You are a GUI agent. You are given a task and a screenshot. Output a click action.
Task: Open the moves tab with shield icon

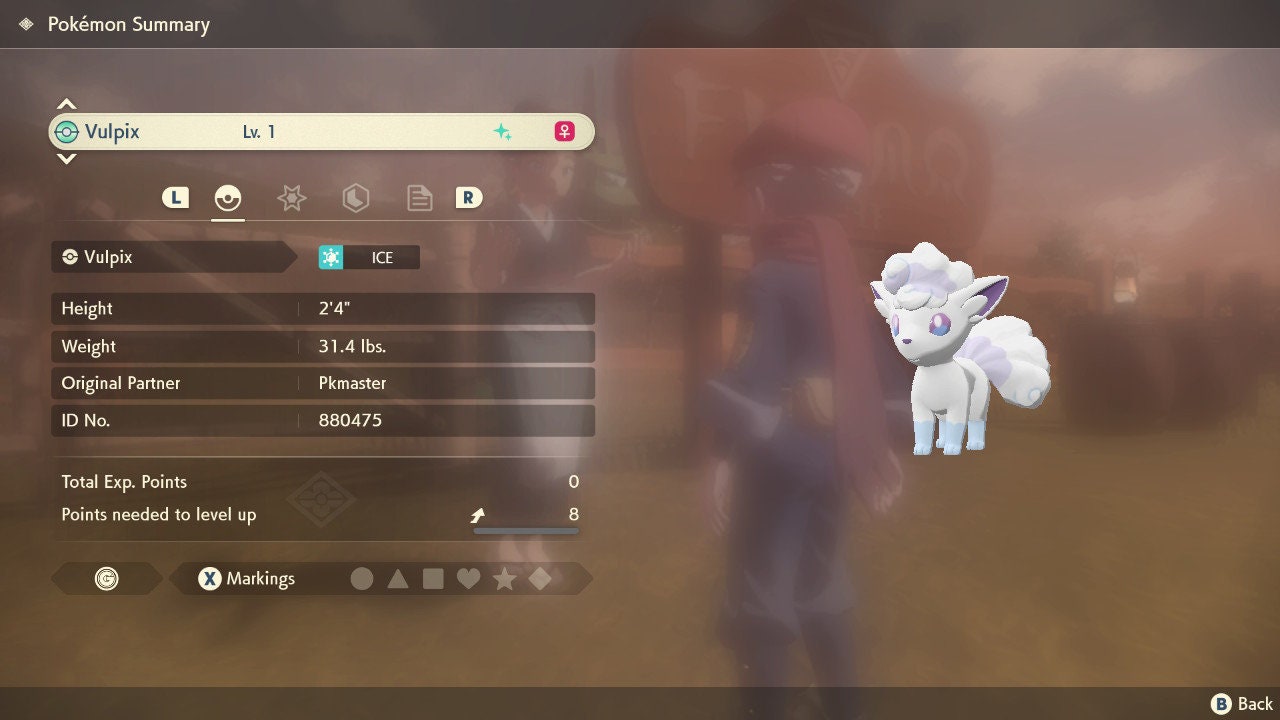tap(355, 198)
